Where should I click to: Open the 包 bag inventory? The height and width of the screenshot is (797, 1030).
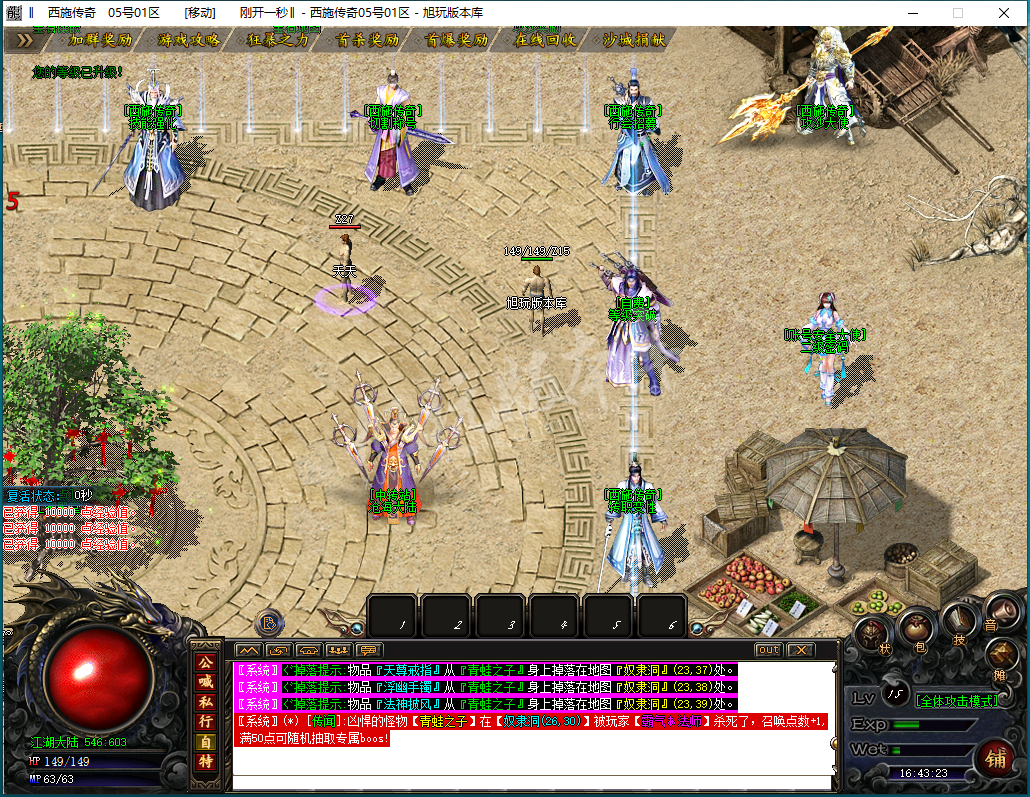click(914, 630)
